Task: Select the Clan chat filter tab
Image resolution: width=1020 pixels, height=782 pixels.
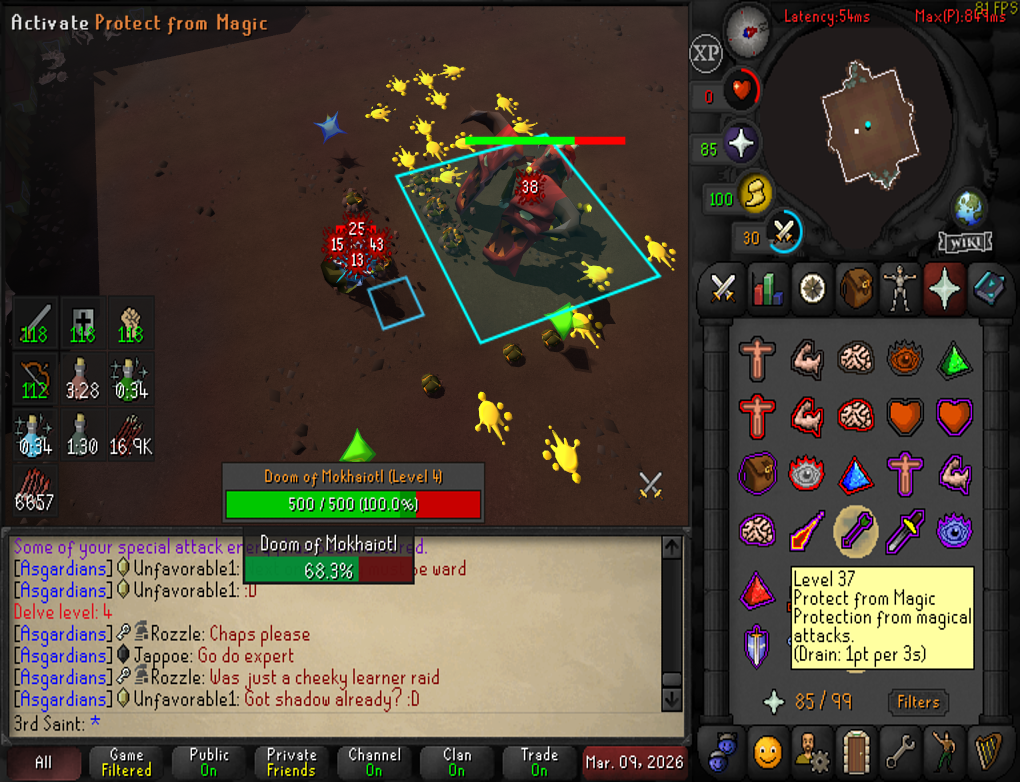Action: click(456, 762)
